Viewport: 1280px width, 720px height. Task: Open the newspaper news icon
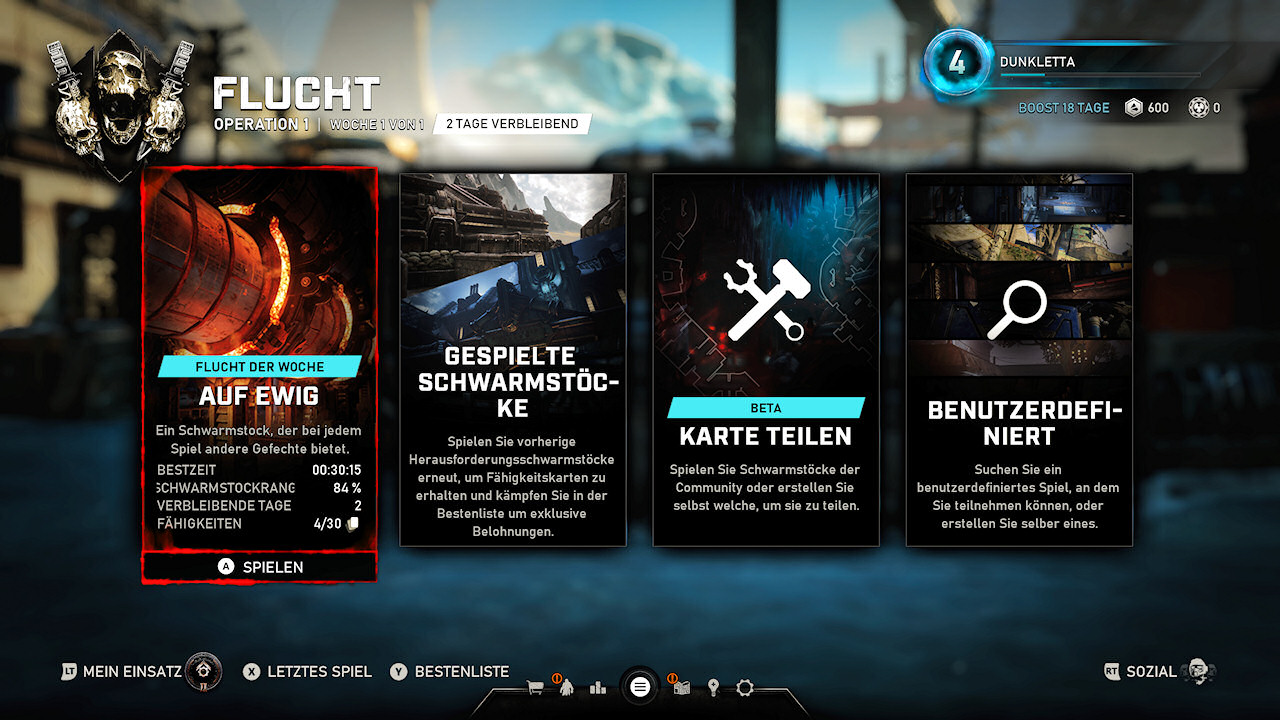point(682,688)
